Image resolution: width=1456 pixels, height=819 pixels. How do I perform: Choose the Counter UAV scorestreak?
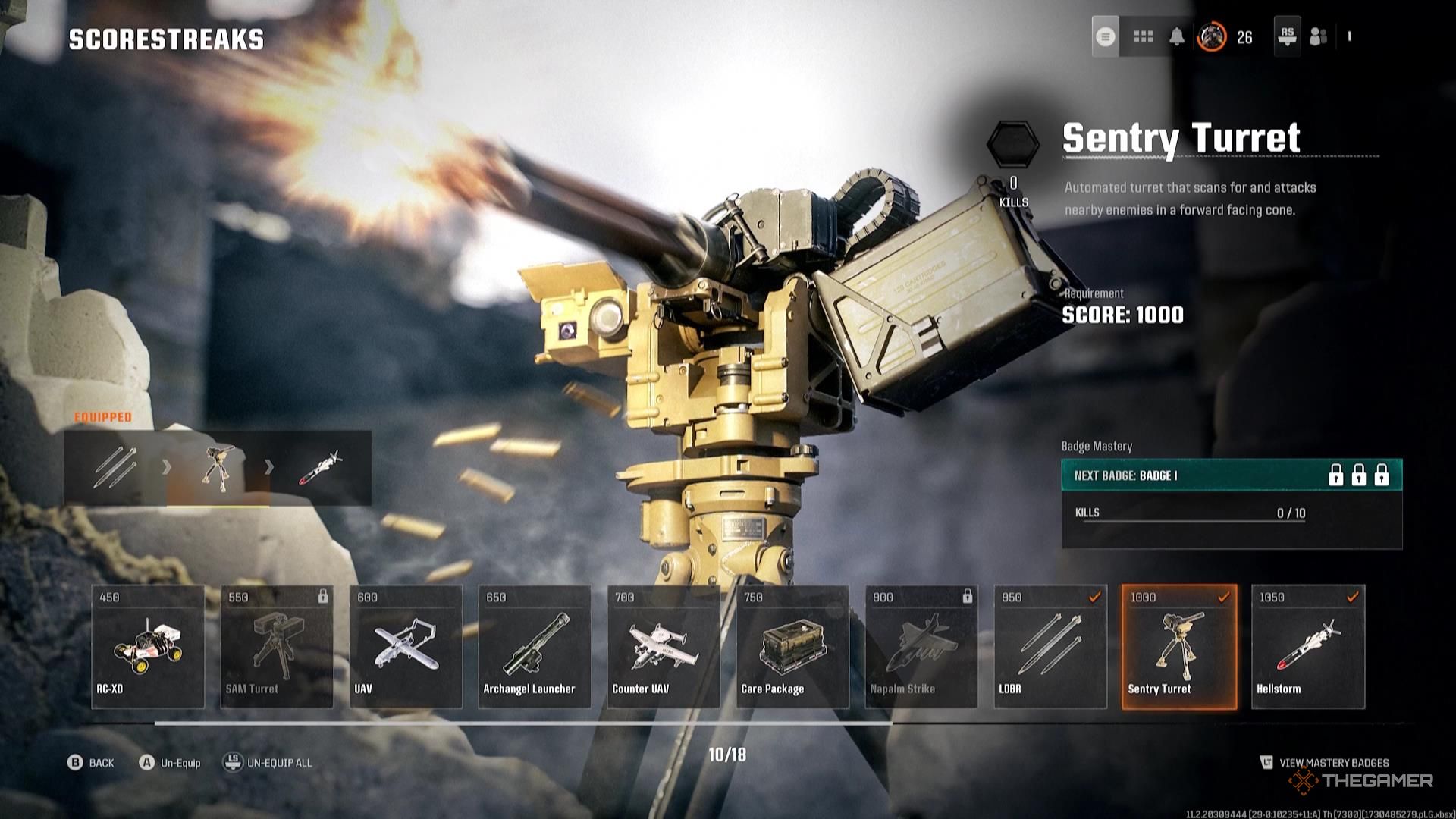tap(664, 646)
